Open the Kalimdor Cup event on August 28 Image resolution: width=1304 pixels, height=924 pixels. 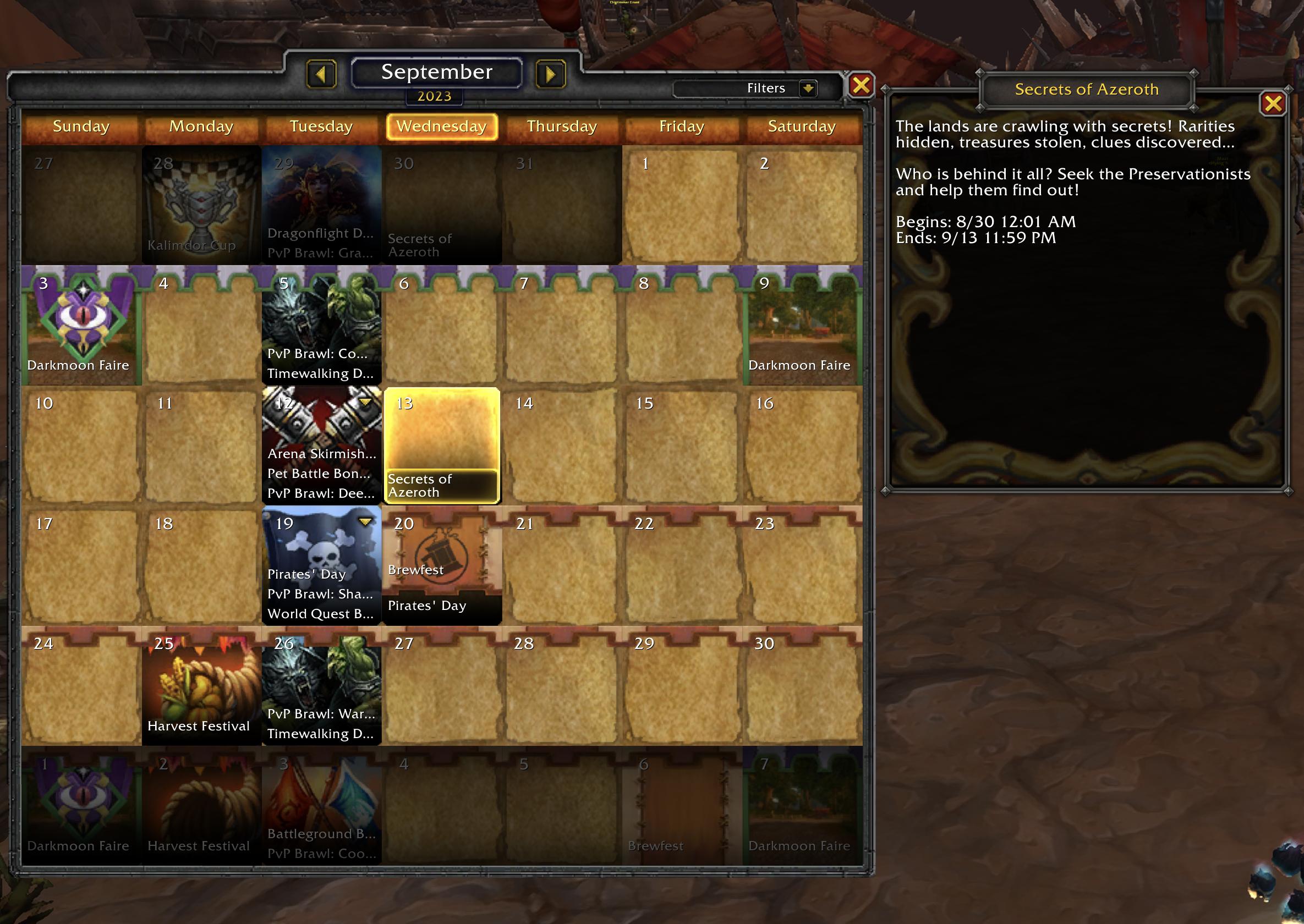click(191, 245)
